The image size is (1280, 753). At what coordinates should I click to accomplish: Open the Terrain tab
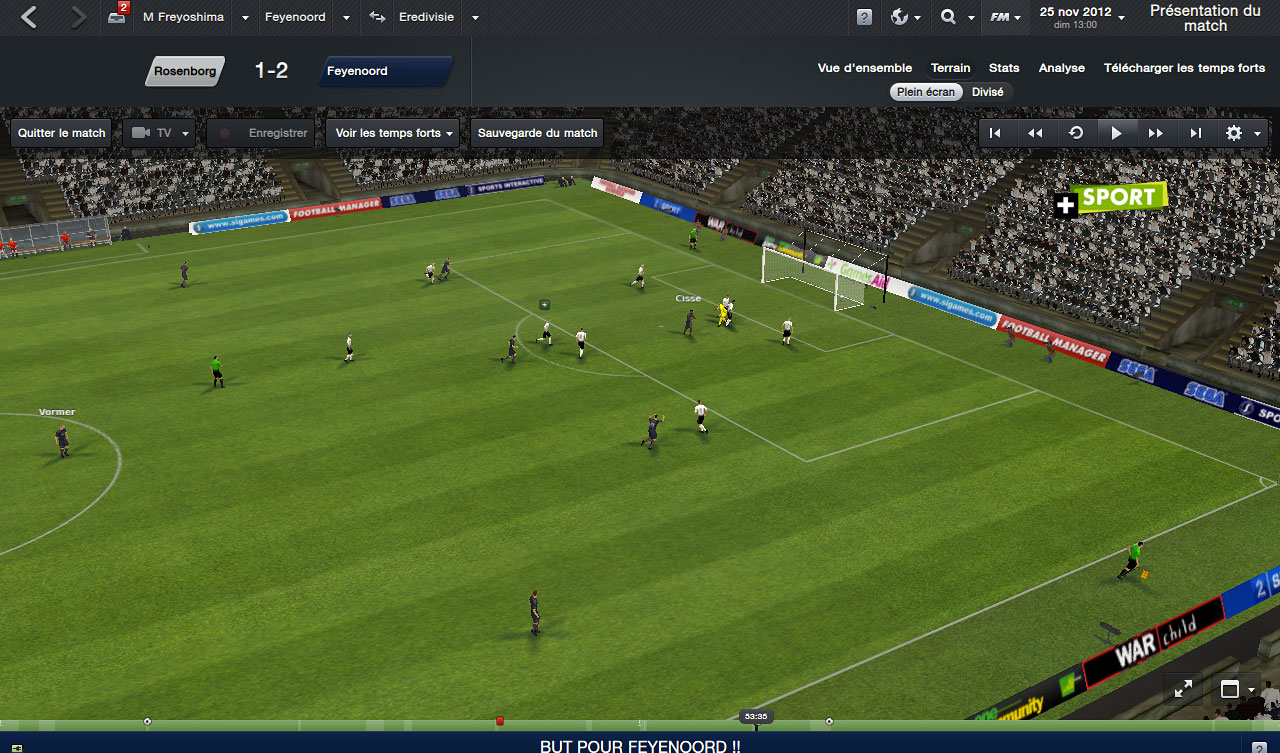click(950, 68)
